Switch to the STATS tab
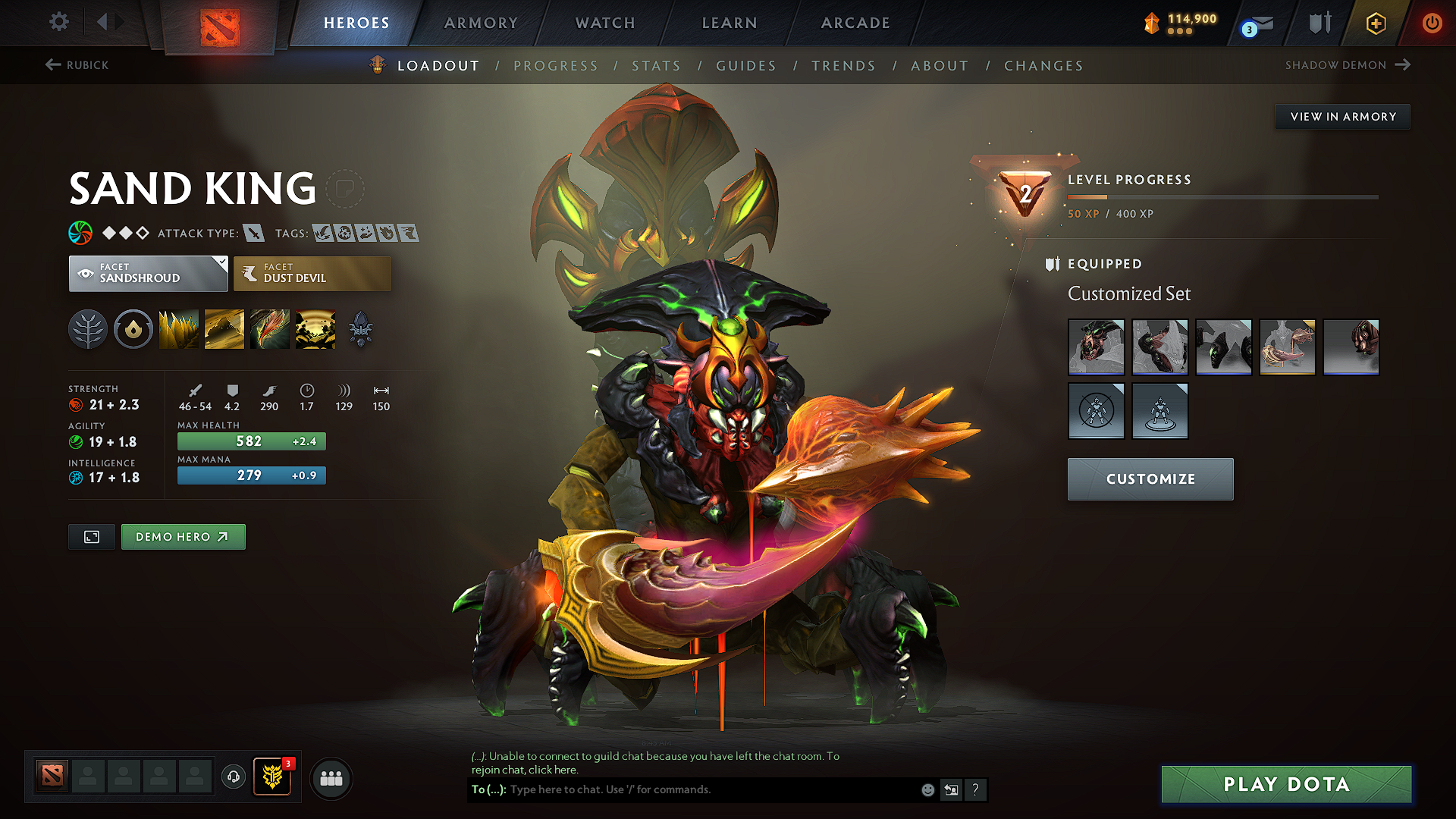1456x819 pixels. pyautogui.click(x=657, y=66)
